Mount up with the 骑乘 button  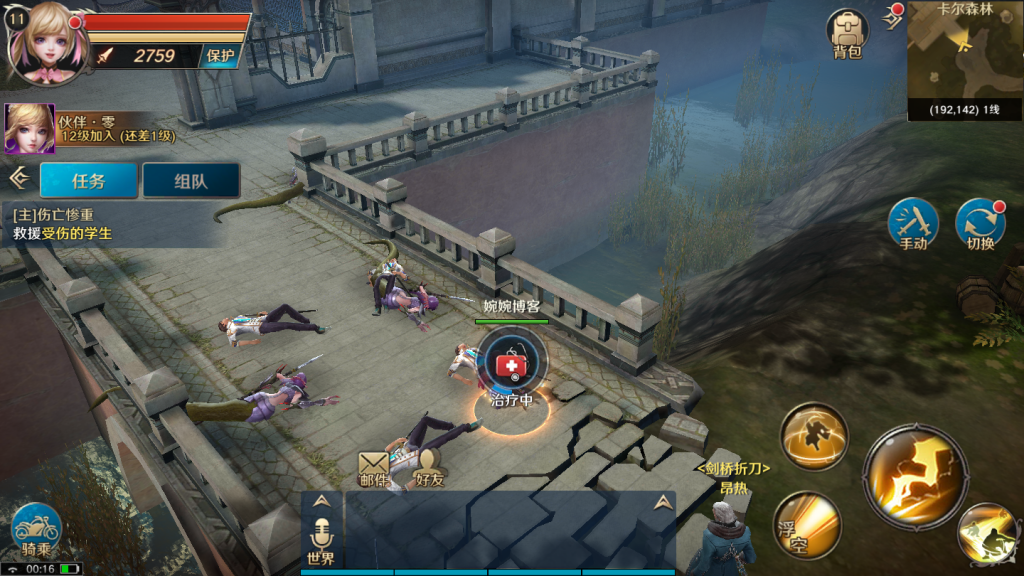tap(37, 529)
